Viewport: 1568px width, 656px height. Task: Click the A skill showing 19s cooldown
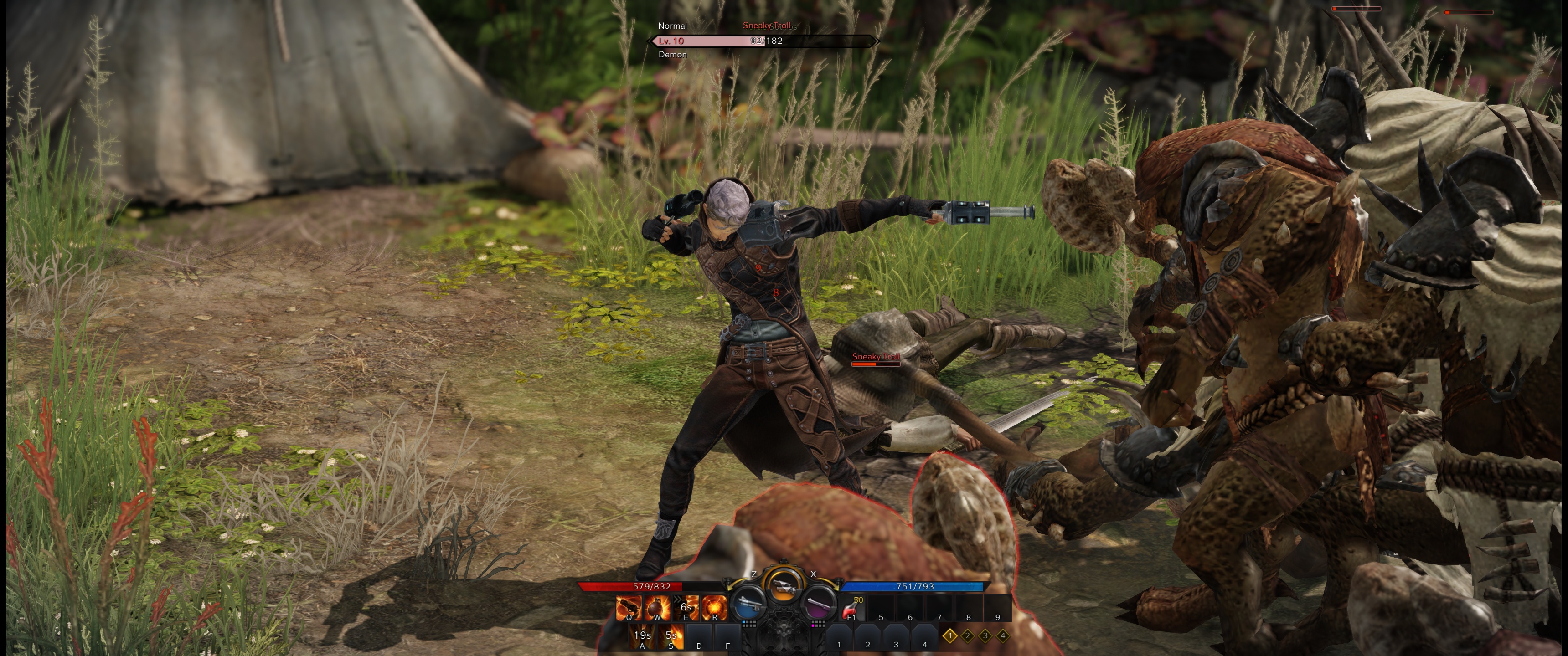tap(642, 636)
